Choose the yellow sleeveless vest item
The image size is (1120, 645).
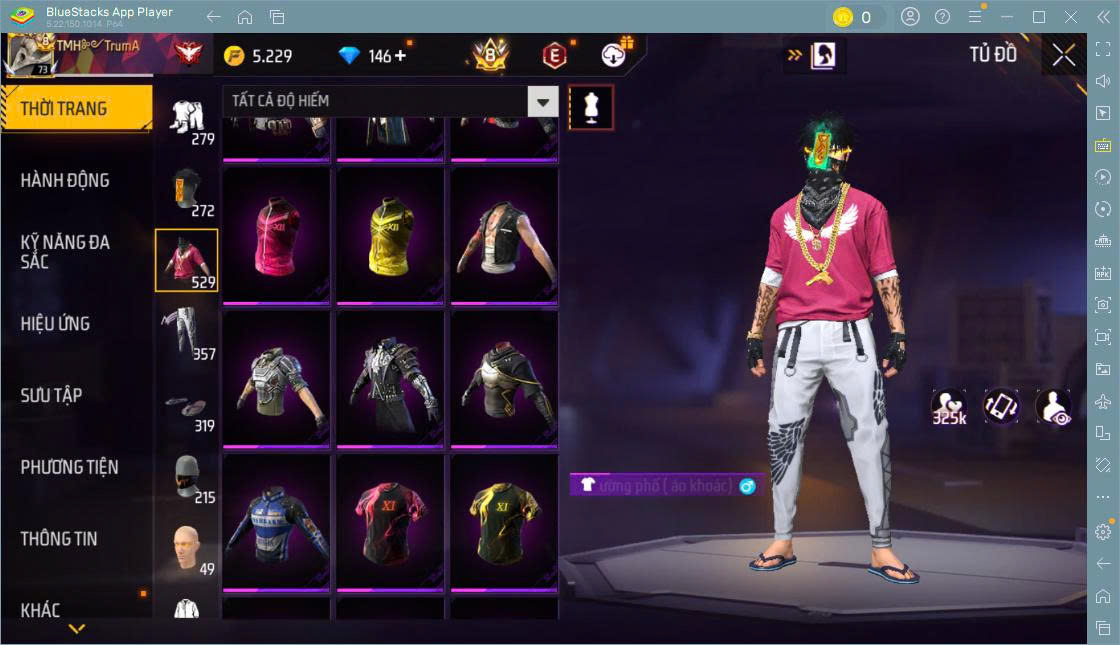point(390,235)
